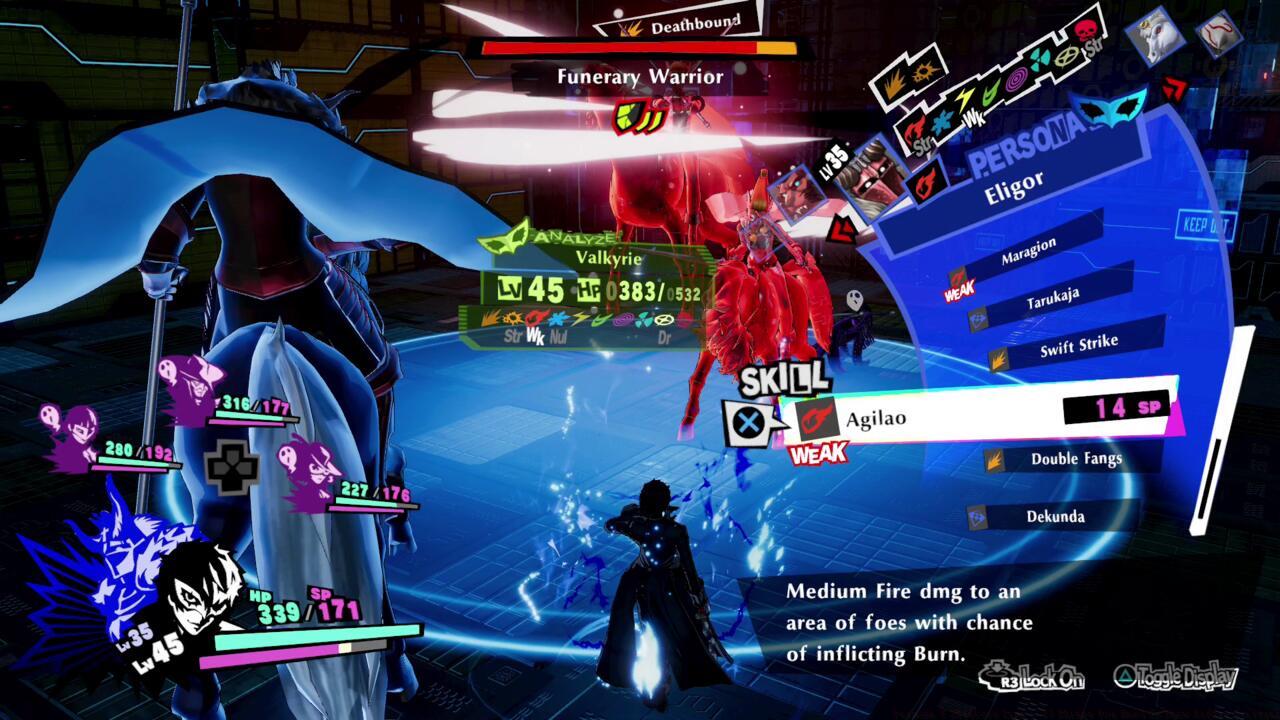Pick the Double Fangs skill
The width and height of the screenshot is (1280, 720).
tap(1076, 459)
